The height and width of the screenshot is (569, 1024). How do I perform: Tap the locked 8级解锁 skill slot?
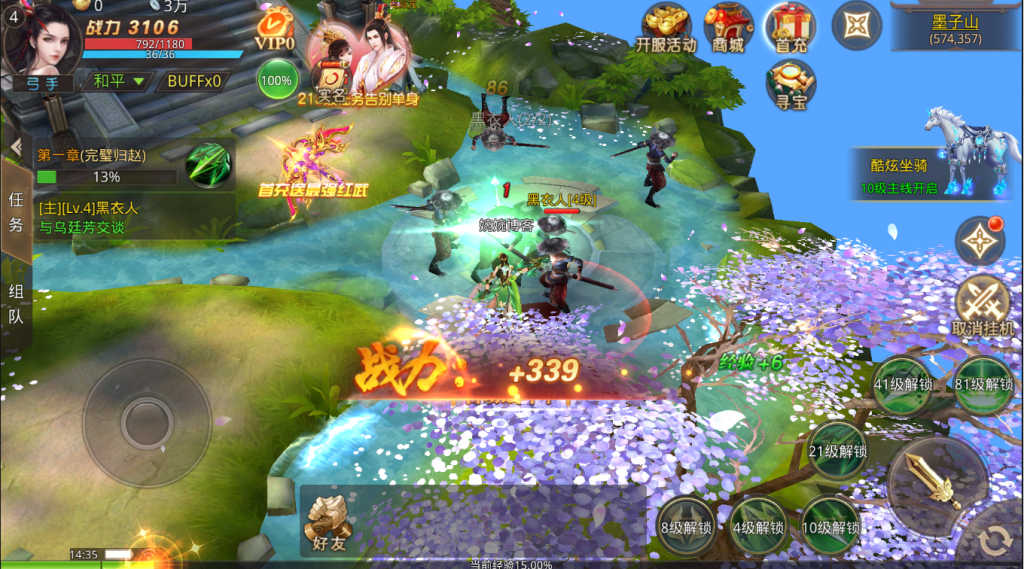685,526
